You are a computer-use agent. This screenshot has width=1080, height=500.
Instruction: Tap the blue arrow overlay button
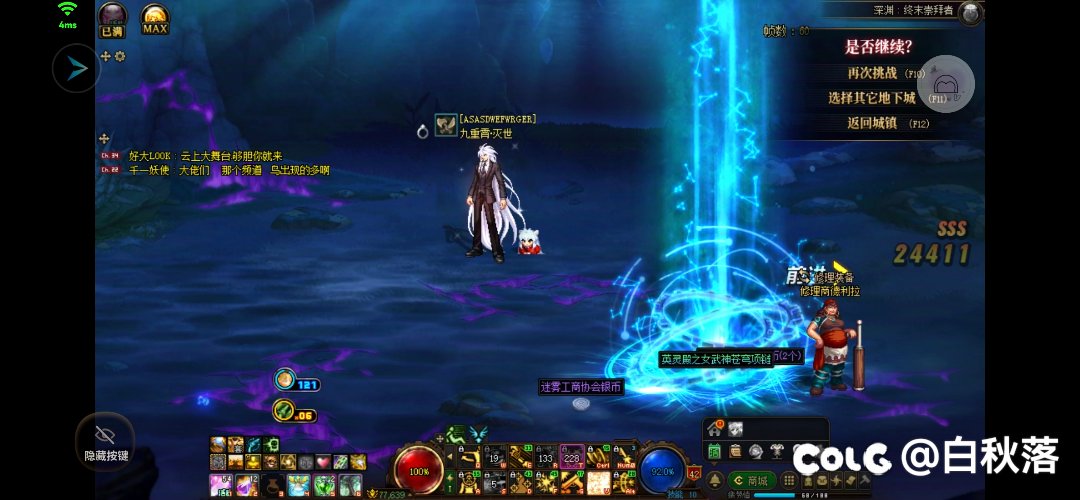[x=77, y=69]
